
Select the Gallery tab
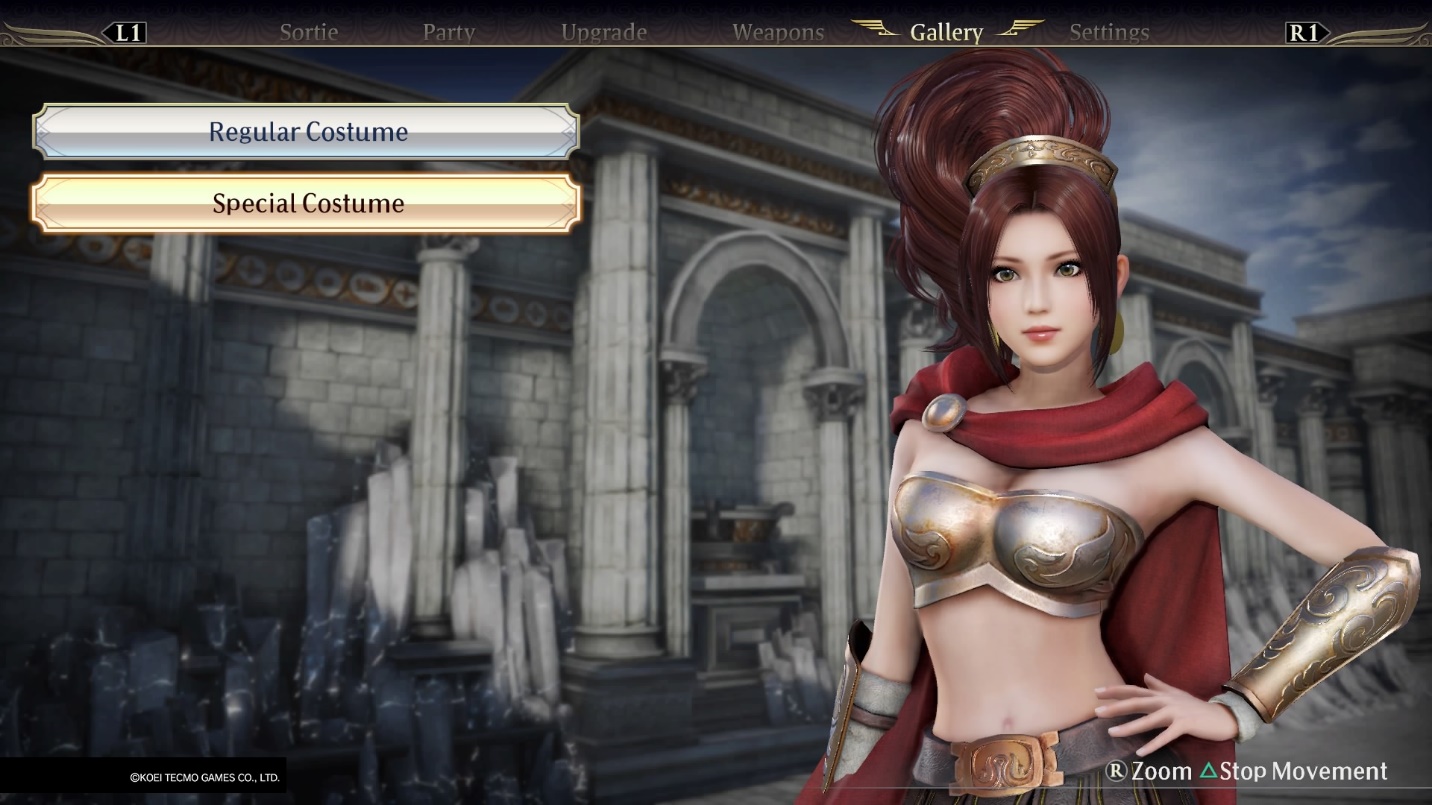(x=946, y=32)
